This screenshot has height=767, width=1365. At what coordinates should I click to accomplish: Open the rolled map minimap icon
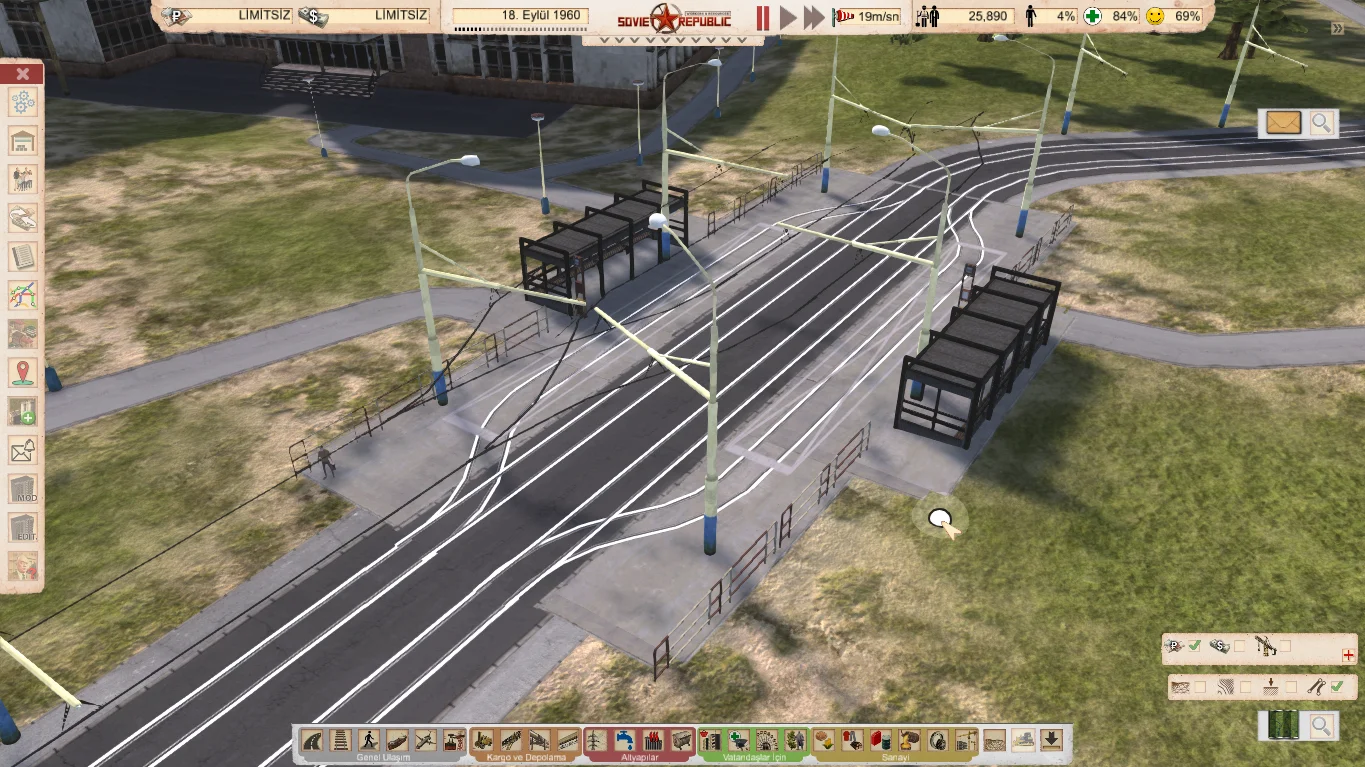(1282, 726)
